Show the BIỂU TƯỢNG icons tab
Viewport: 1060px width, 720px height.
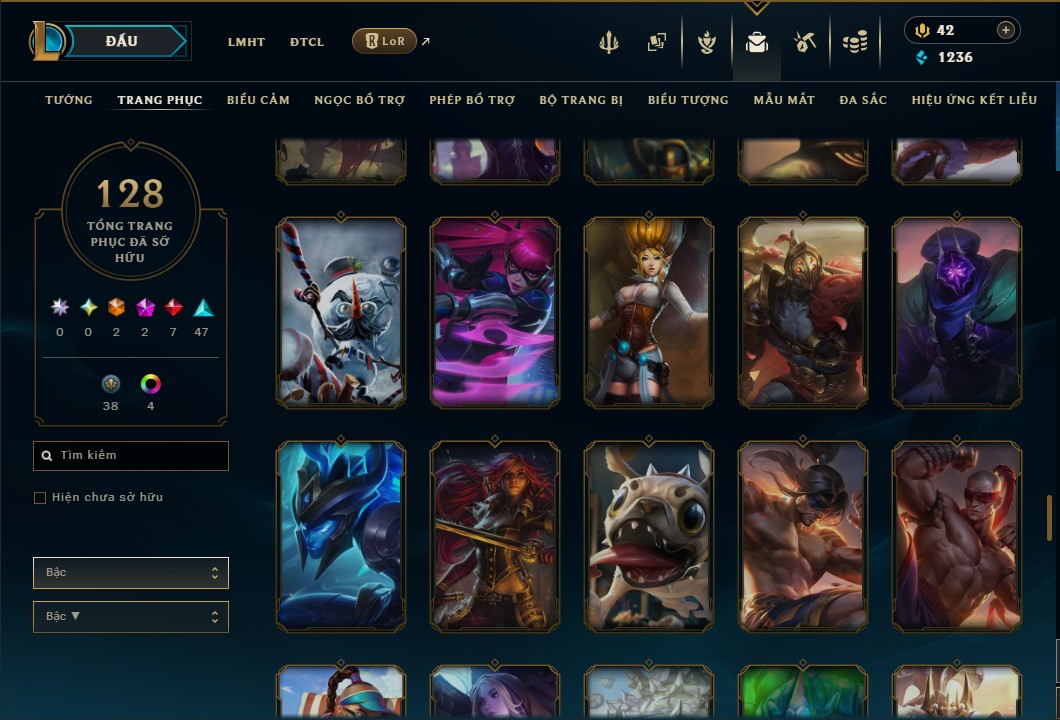click(x=688, y=100)
